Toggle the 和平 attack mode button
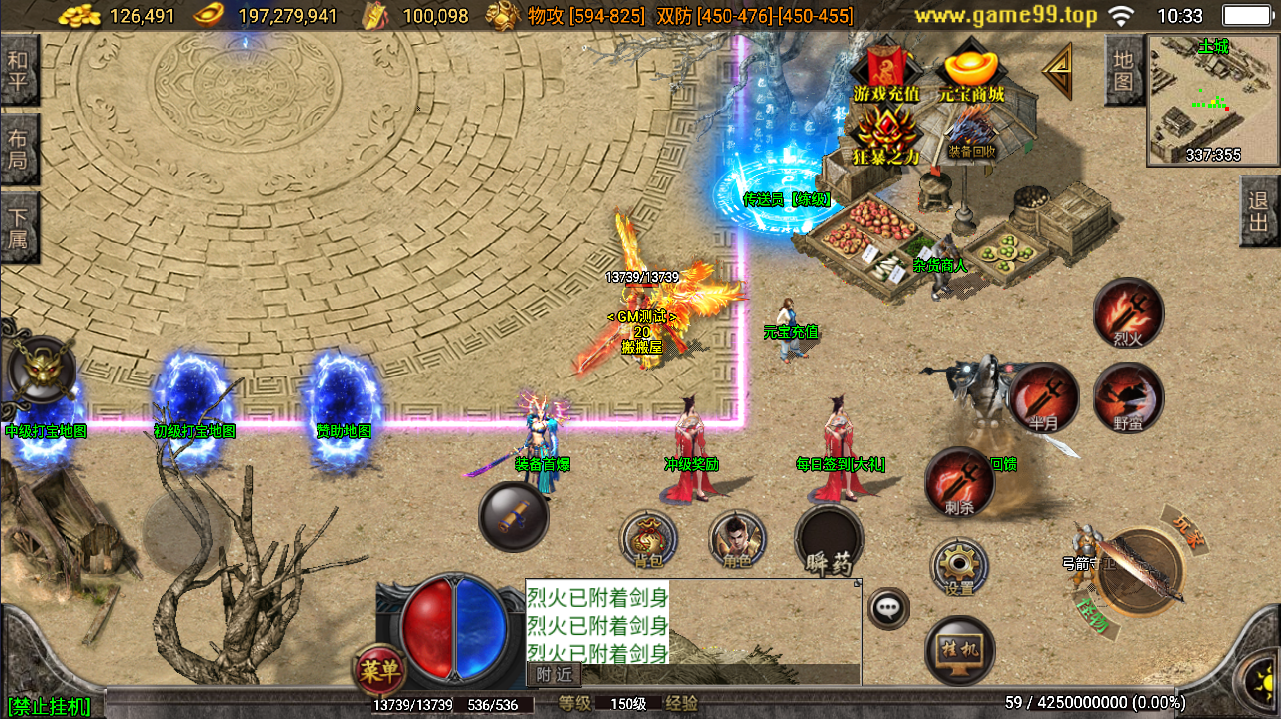1281x719 pixels. point(18,70)
